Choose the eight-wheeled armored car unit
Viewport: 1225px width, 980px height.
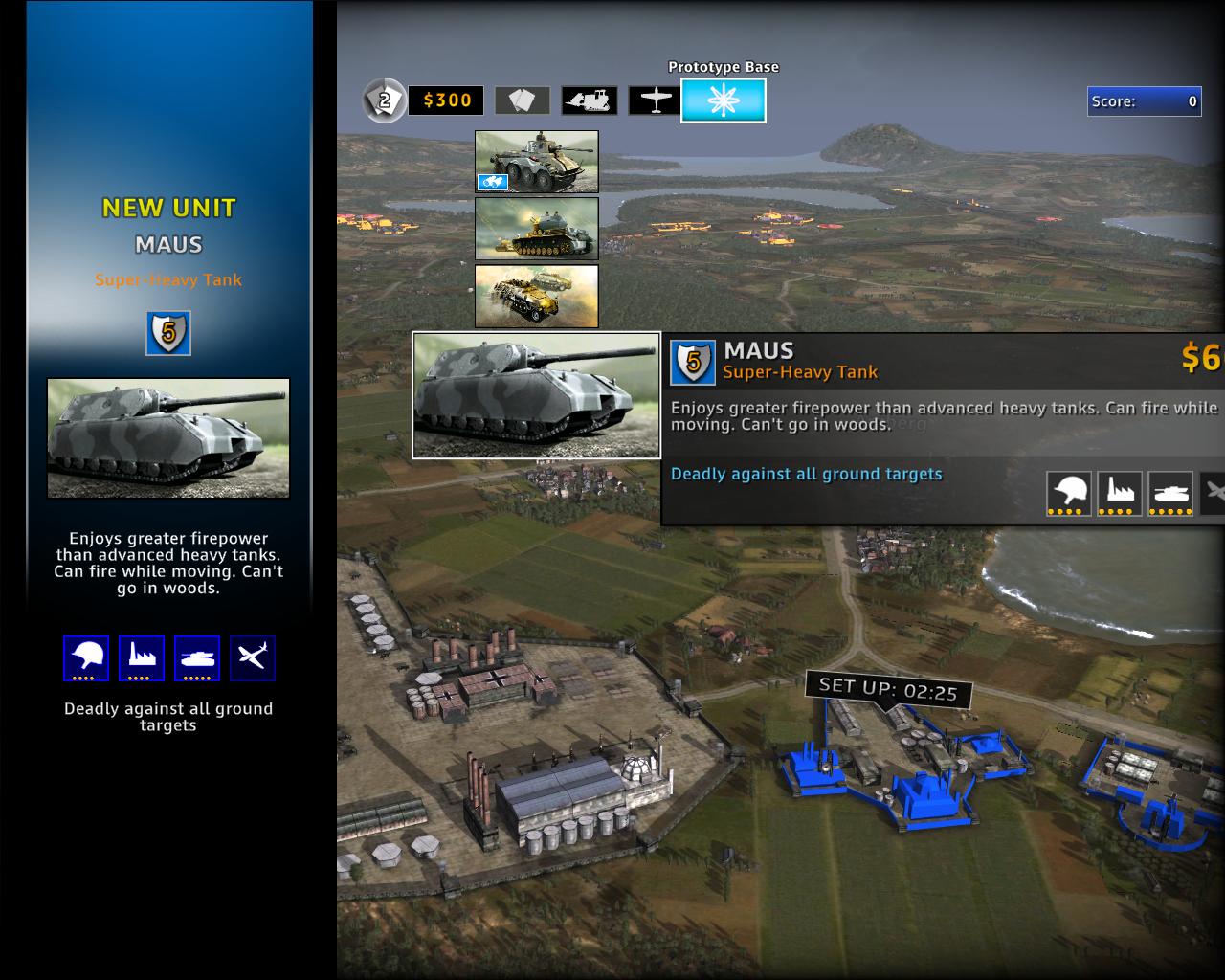coord(537,162)
